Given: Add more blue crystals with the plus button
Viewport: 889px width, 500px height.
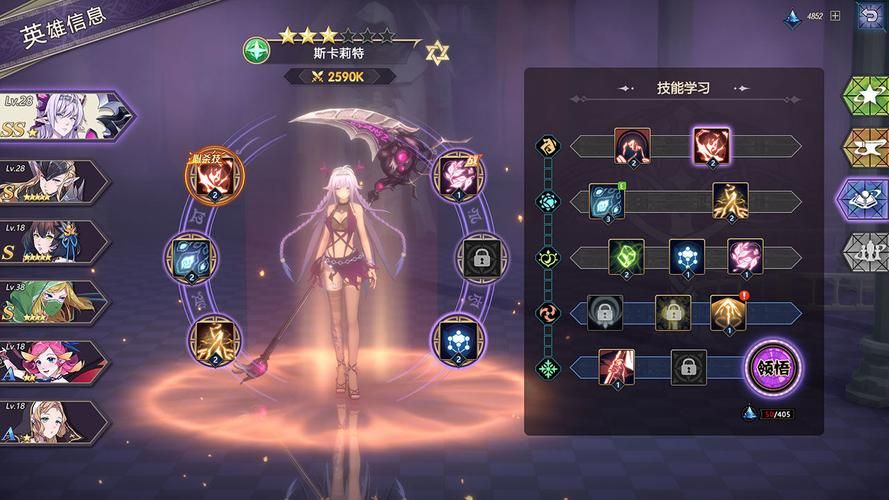Looking at the screenshot, I should 836,15.
